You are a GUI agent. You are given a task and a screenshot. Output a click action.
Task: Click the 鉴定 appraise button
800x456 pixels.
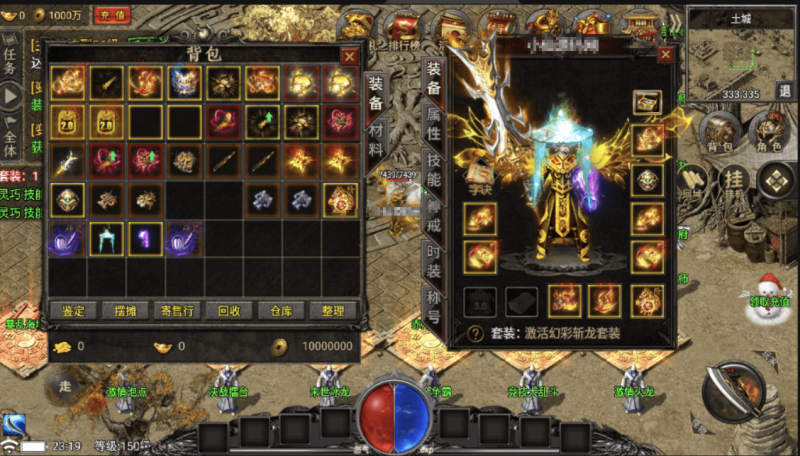click(73, 310)
